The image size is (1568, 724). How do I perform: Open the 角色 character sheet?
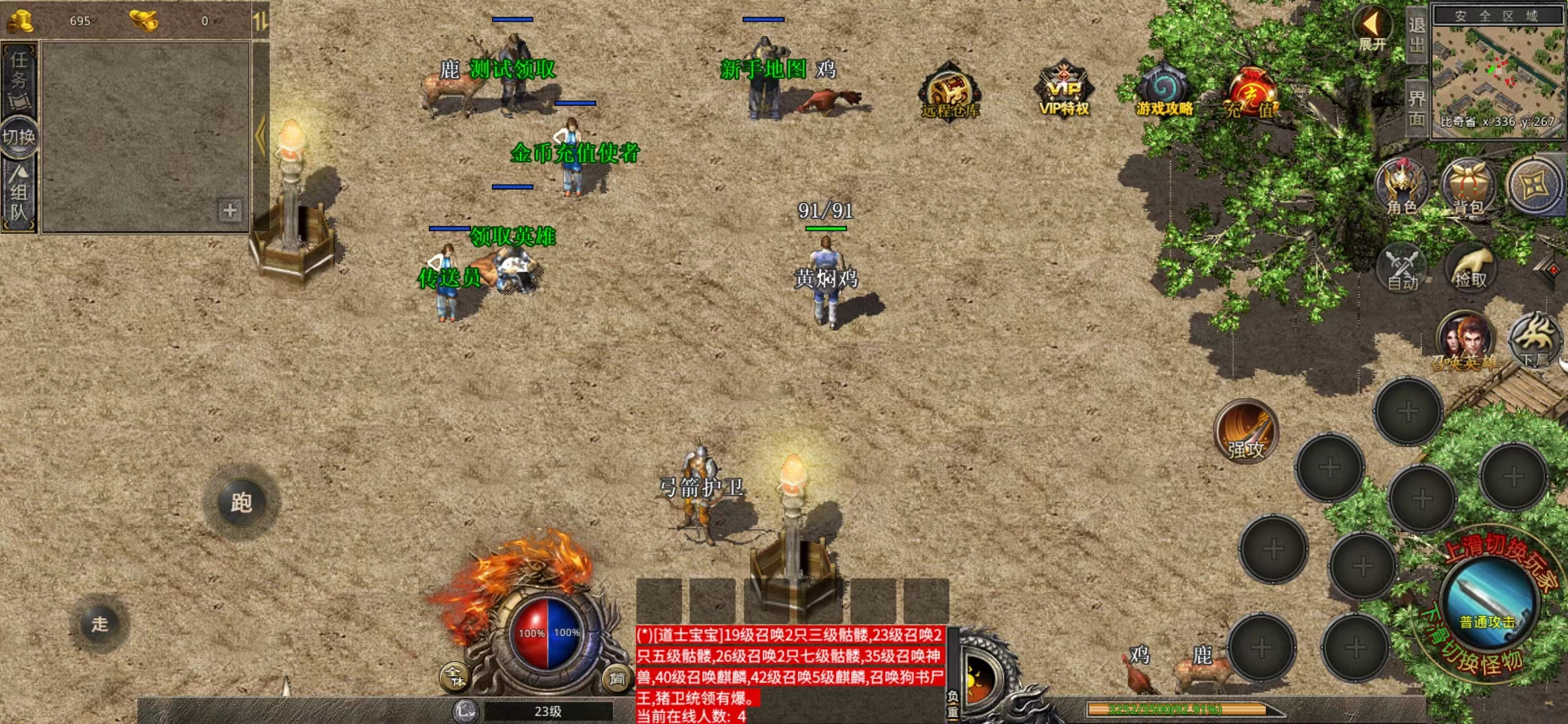tap(1402, 185)
